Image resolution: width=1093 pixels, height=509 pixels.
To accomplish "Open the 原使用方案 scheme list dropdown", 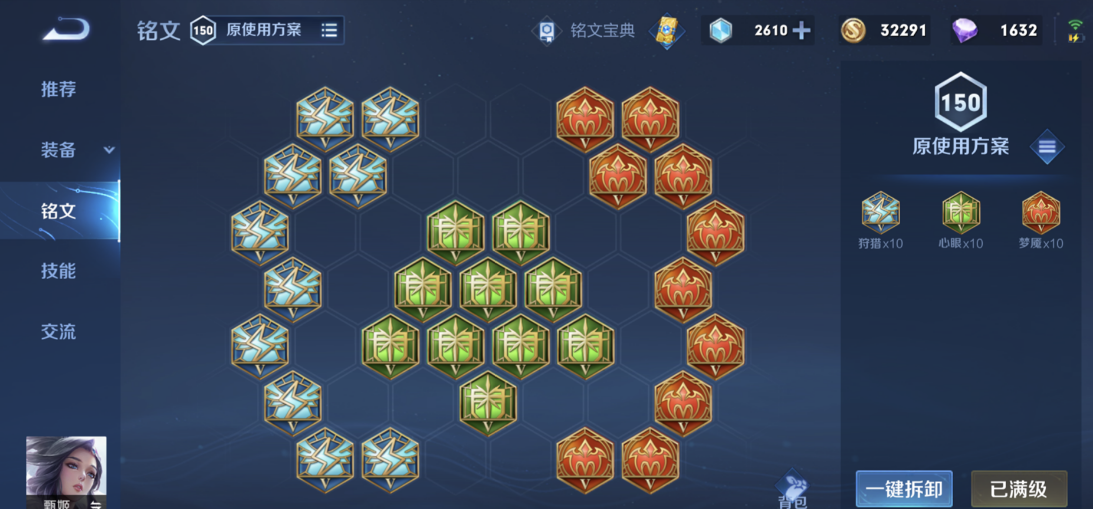I will click(x=329, y=31).
